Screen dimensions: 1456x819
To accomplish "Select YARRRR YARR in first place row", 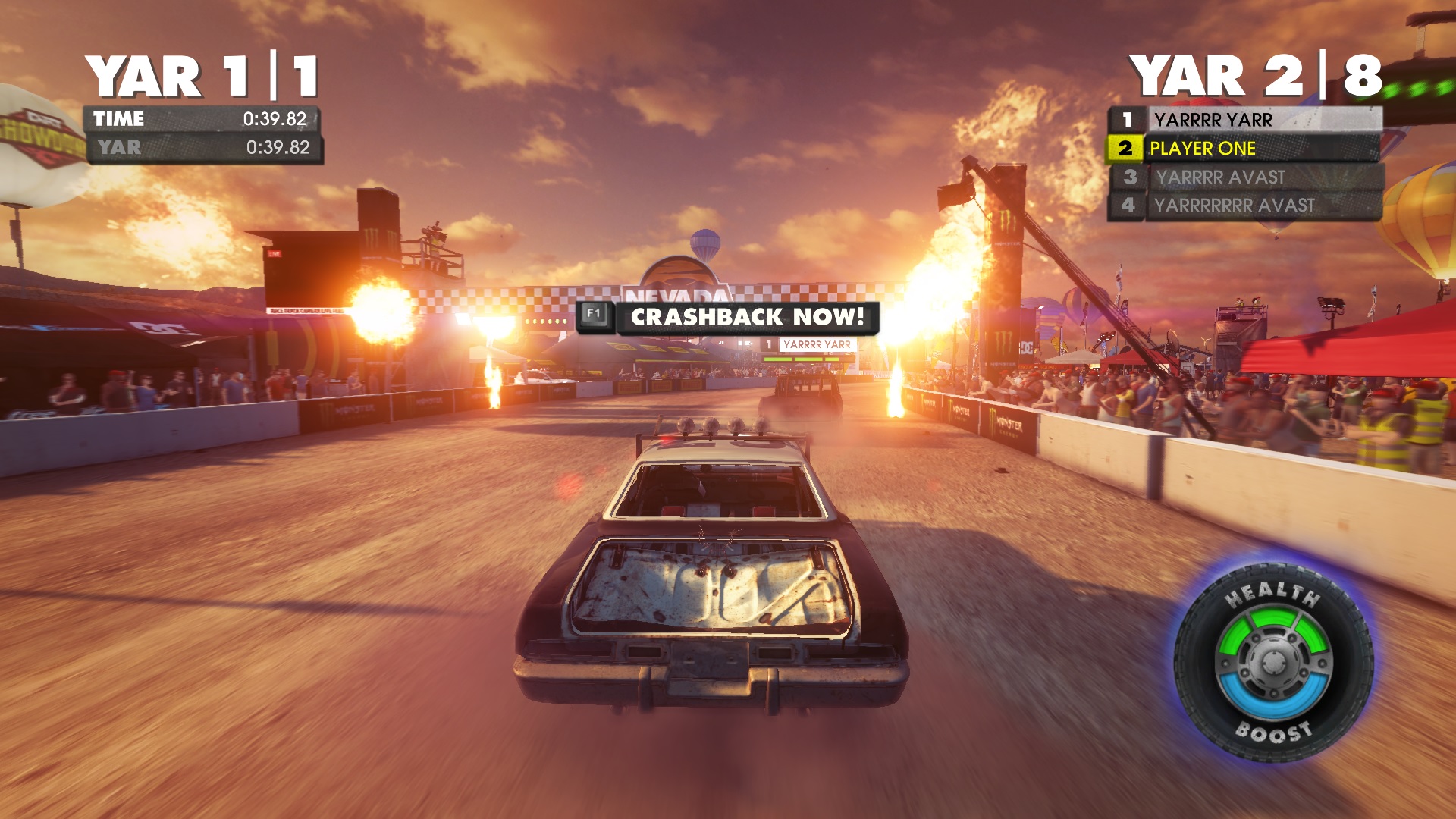I will (x=1245, y=120).
